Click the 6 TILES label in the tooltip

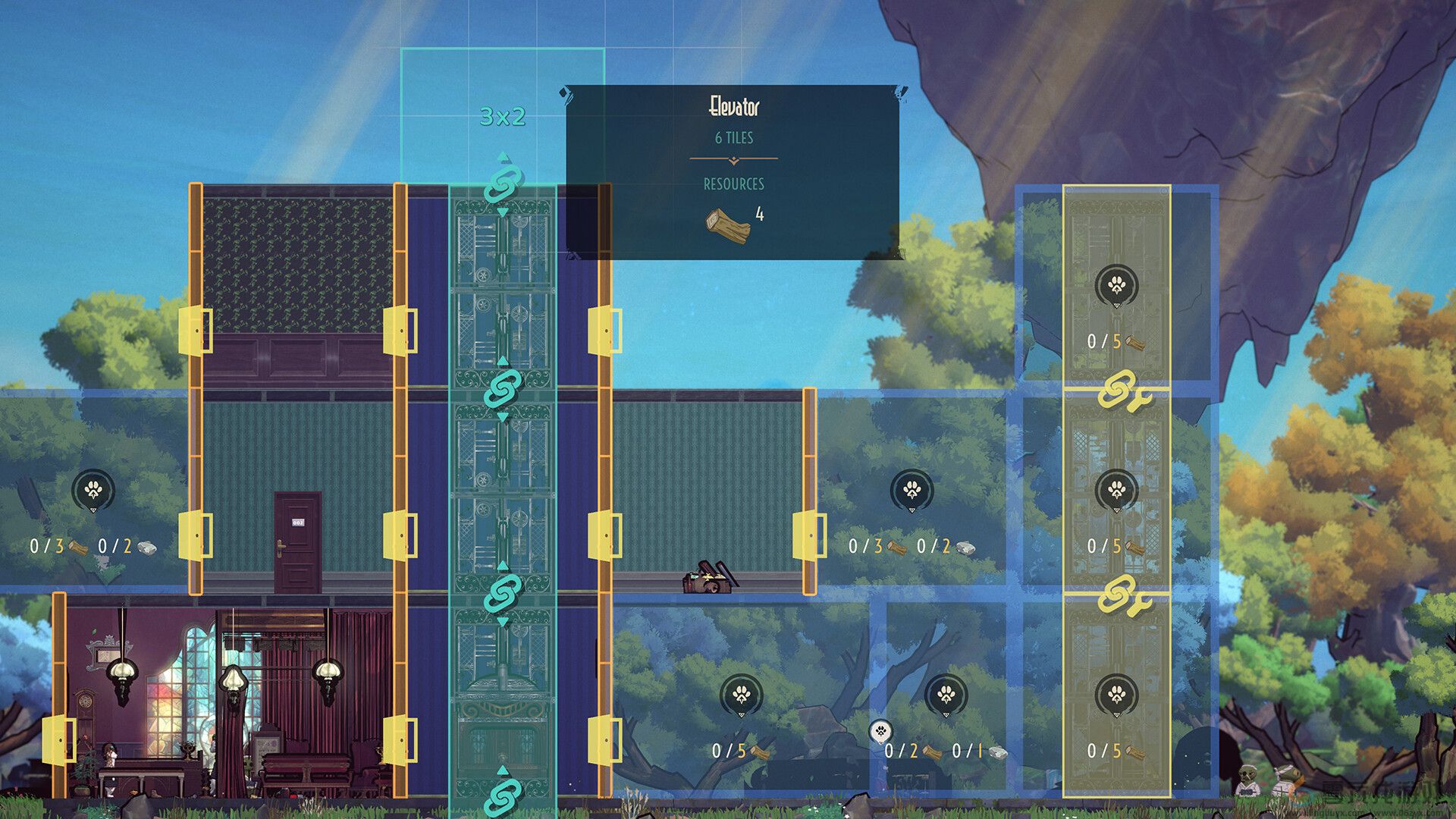733,138
